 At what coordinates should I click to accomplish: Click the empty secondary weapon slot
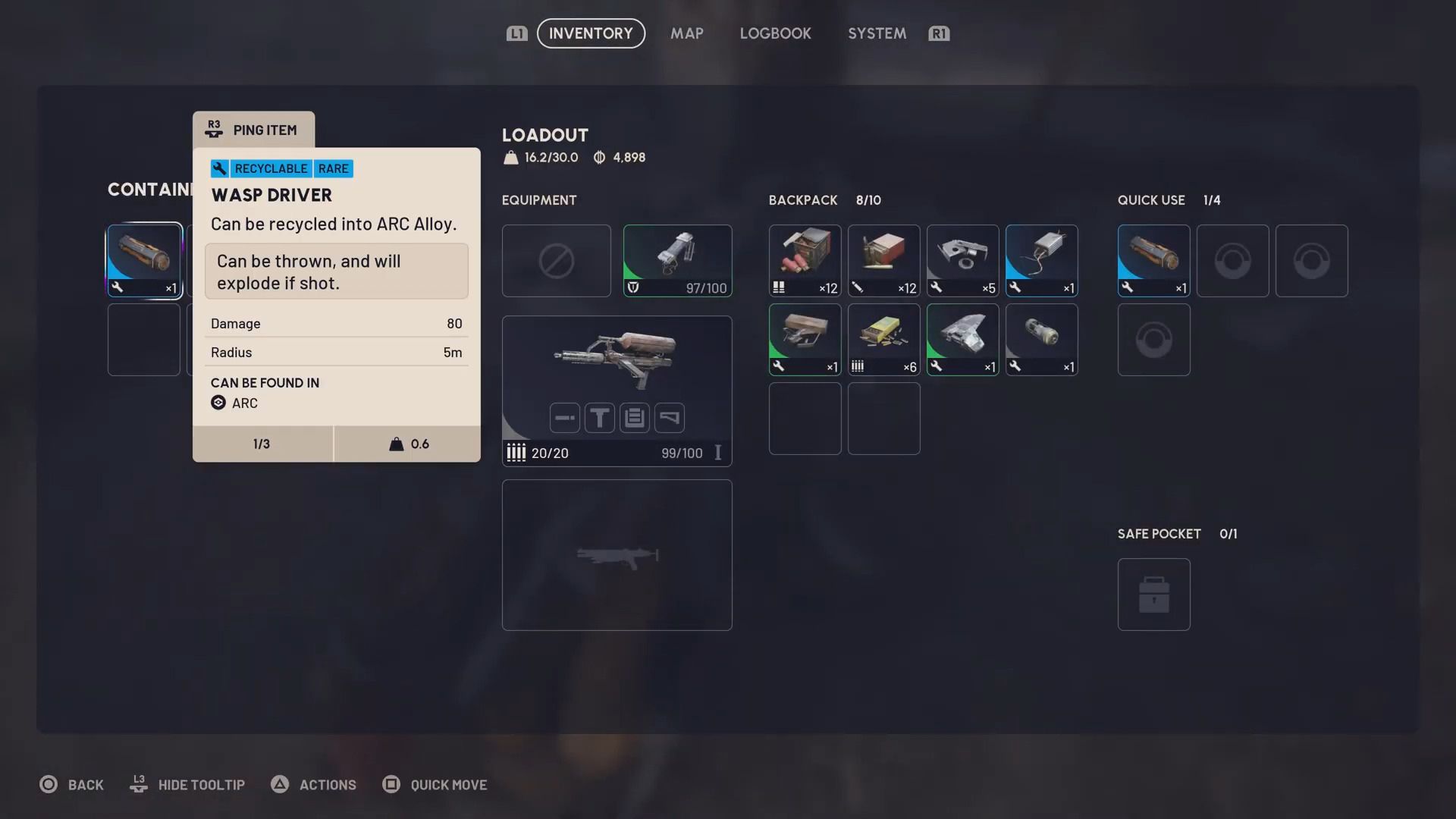pyautogui.click(x=617, y=554)
